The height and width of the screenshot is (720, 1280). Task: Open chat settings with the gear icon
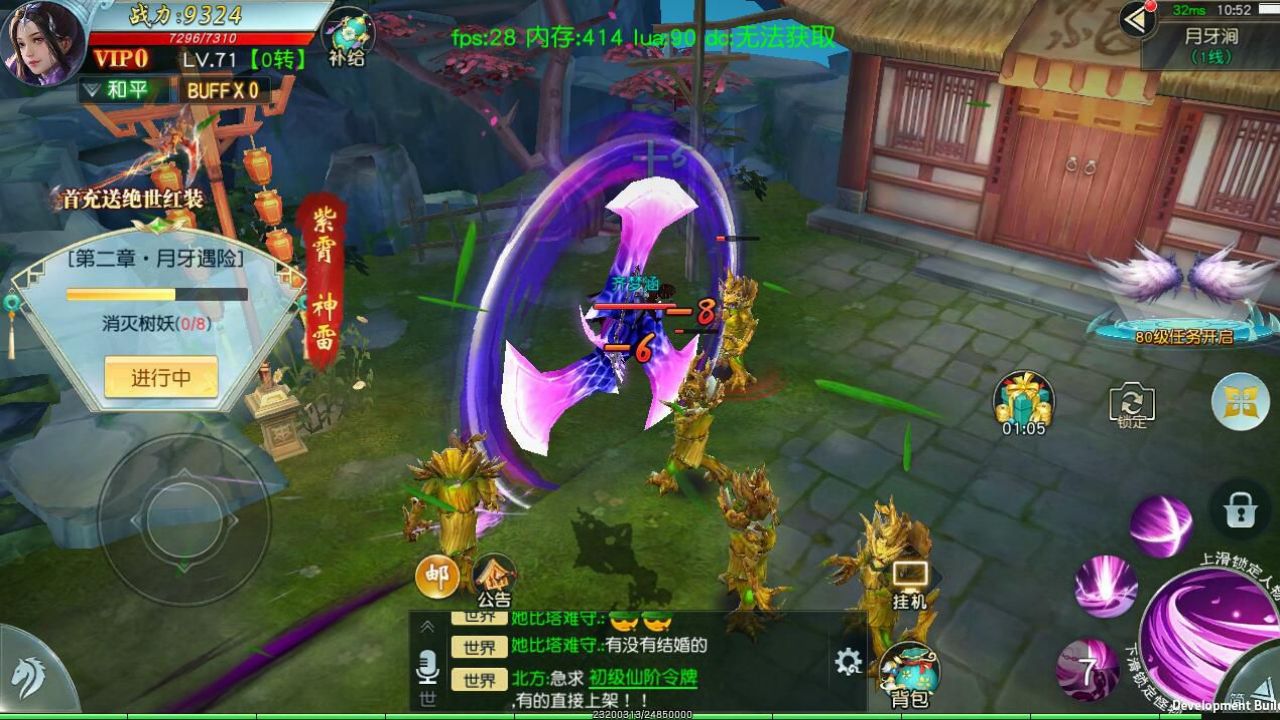pos(848,661)
